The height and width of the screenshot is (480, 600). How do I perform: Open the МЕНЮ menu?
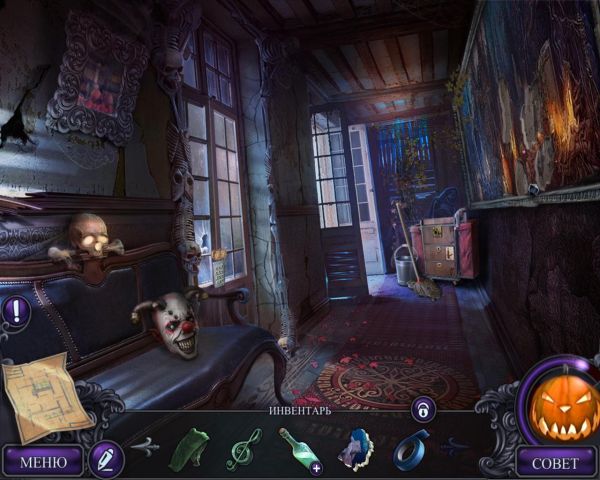click(43, 461)
